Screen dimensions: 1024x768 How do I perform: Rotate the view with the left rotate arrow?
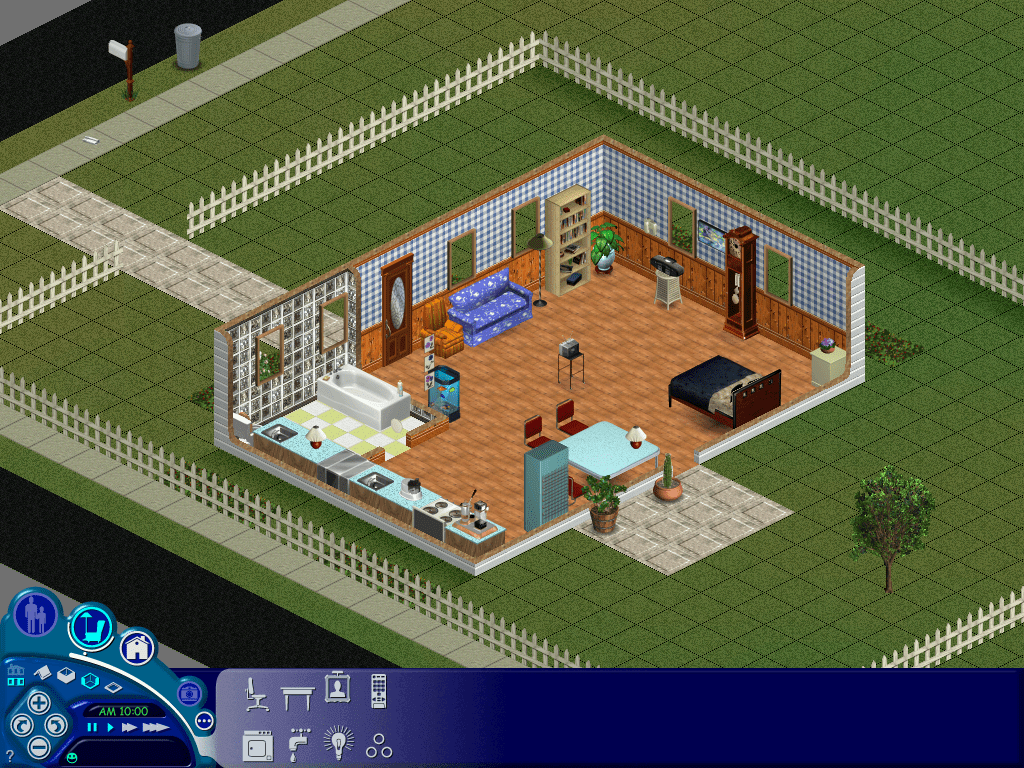19,725
